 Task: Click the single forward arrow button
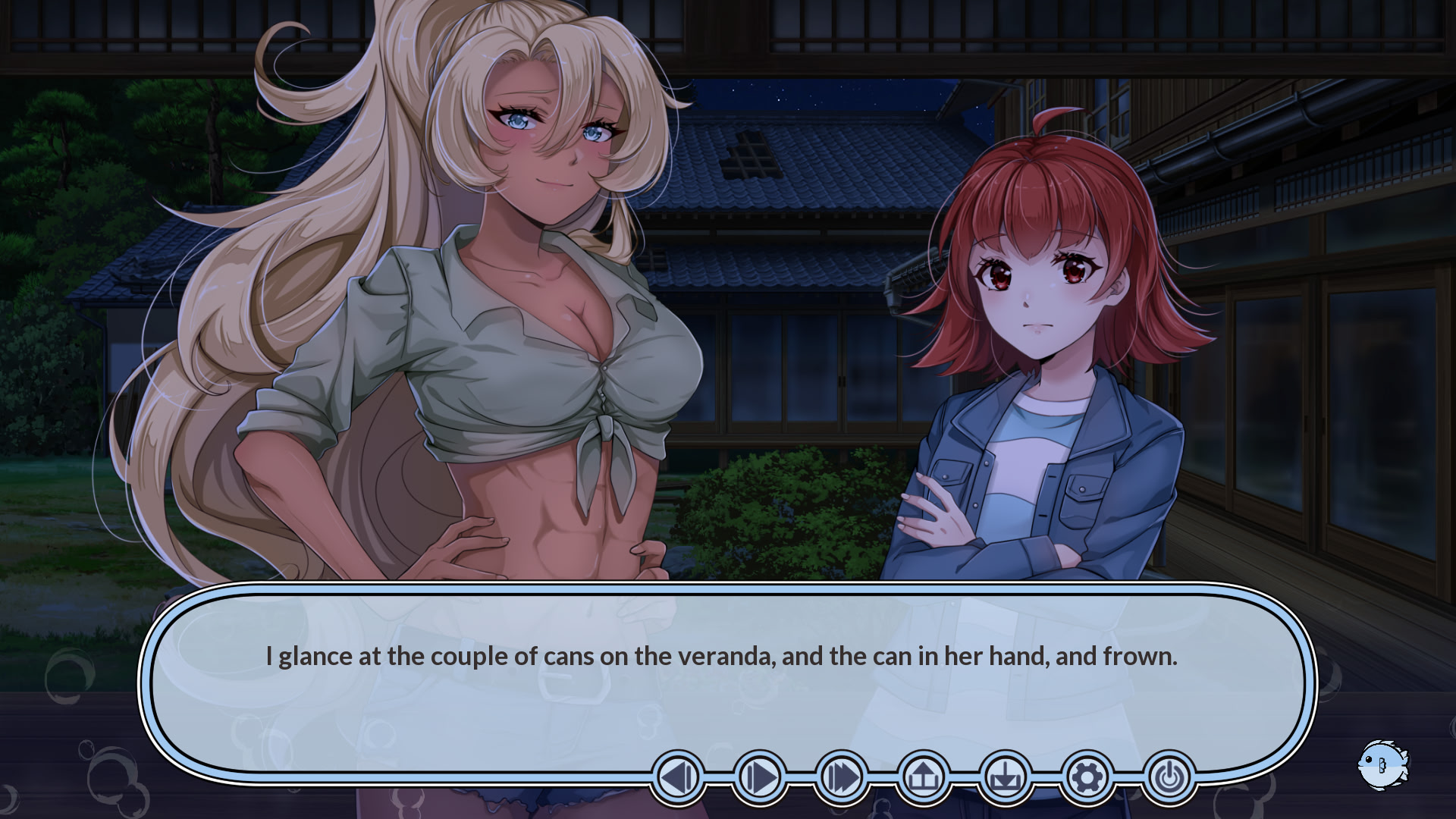760,777
